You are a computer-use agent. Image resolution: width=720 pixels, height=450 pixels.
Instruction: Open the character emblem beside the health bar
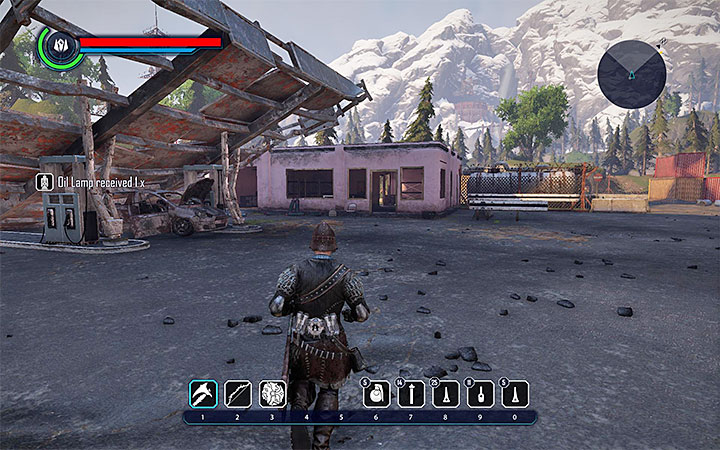click(58, 45)
